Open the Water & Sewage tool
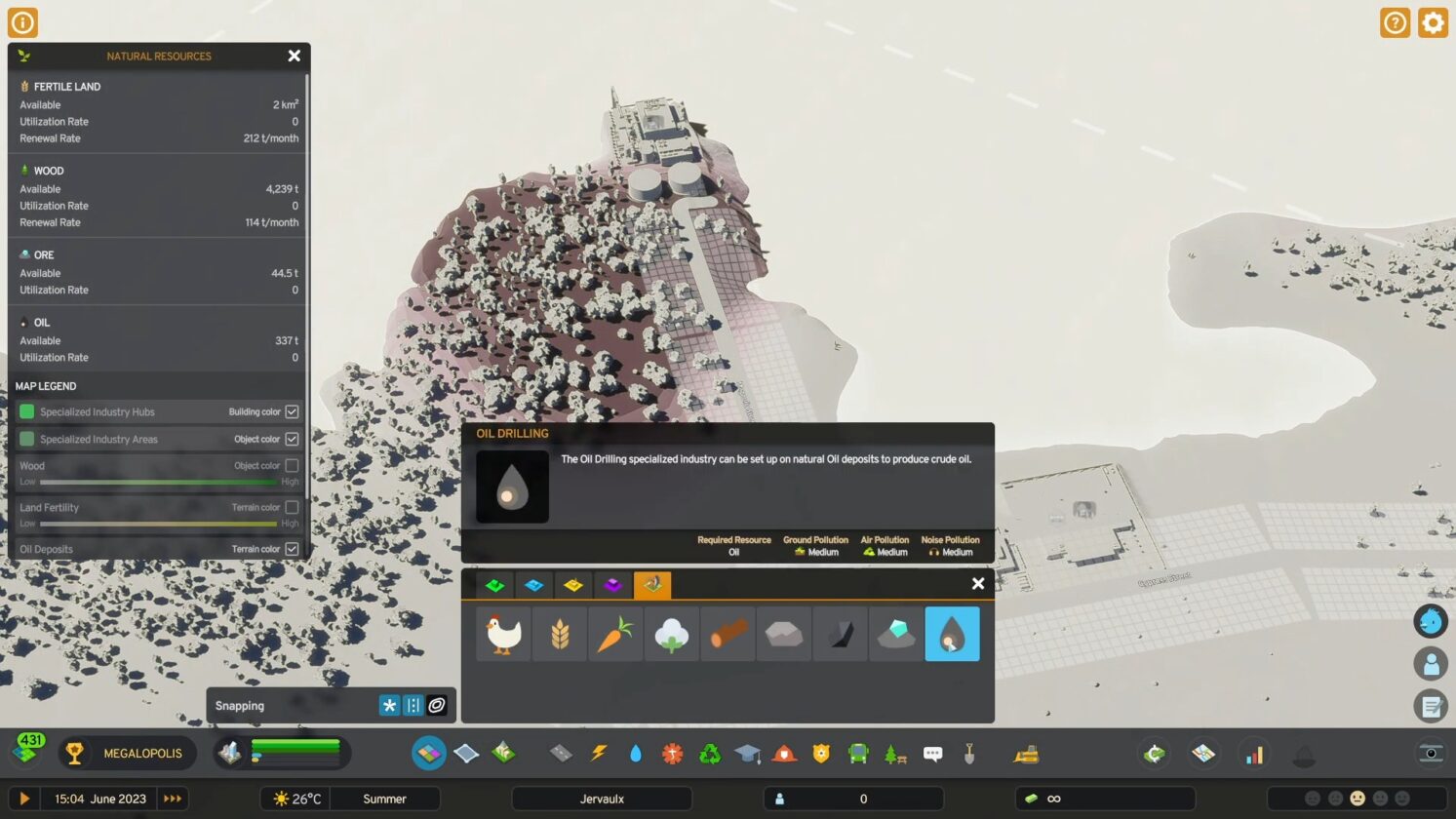Screen dimensions: 1456x819 click(635, 753)
